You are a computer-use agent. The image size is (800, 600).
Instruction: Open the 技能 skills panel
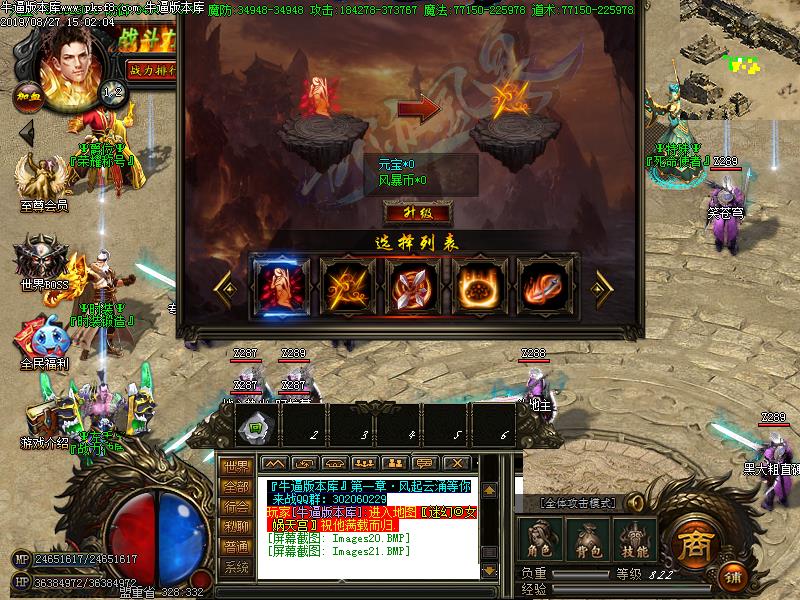pos(635,540)
